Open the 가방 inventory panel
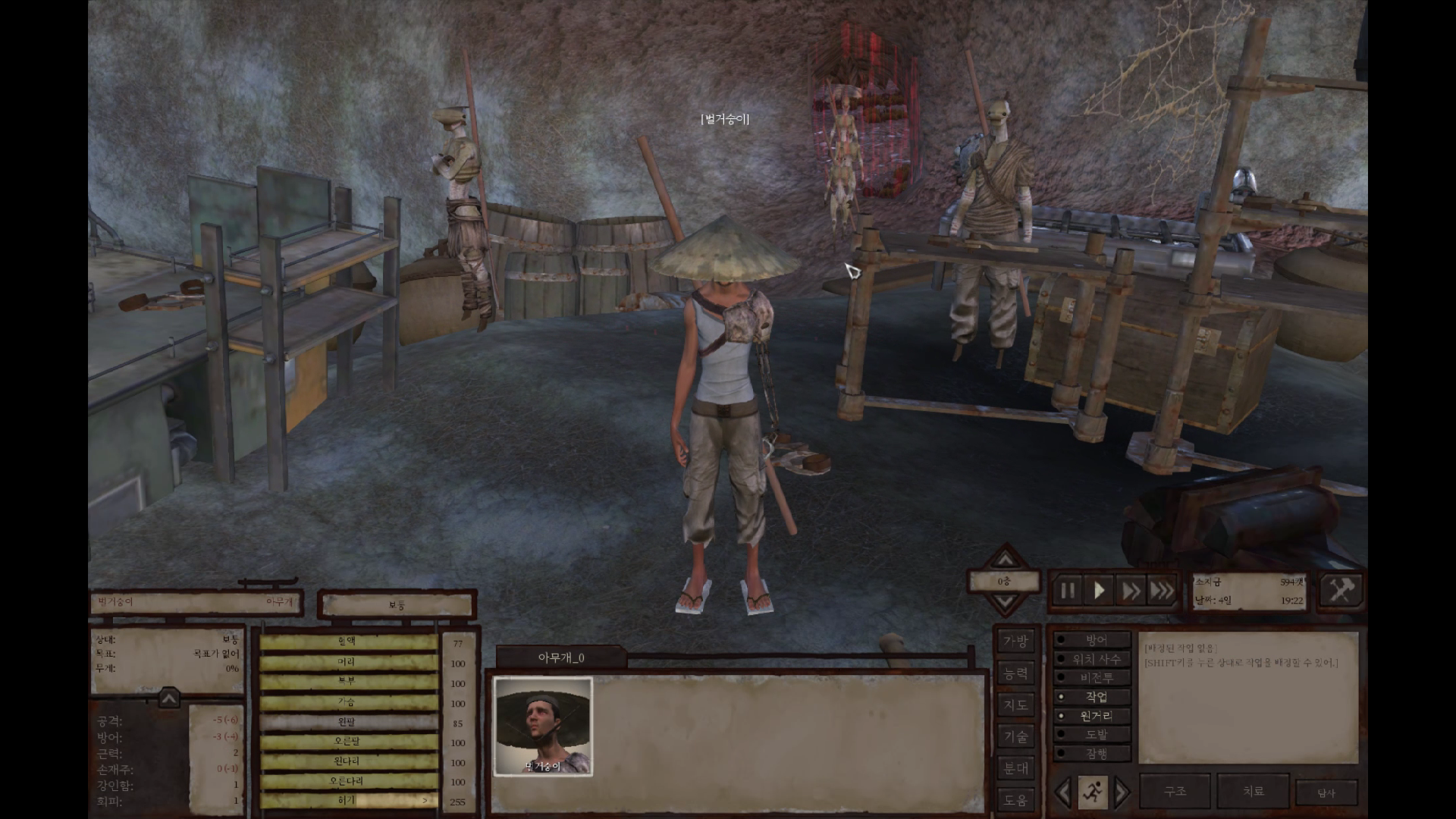 point(1015,642)
